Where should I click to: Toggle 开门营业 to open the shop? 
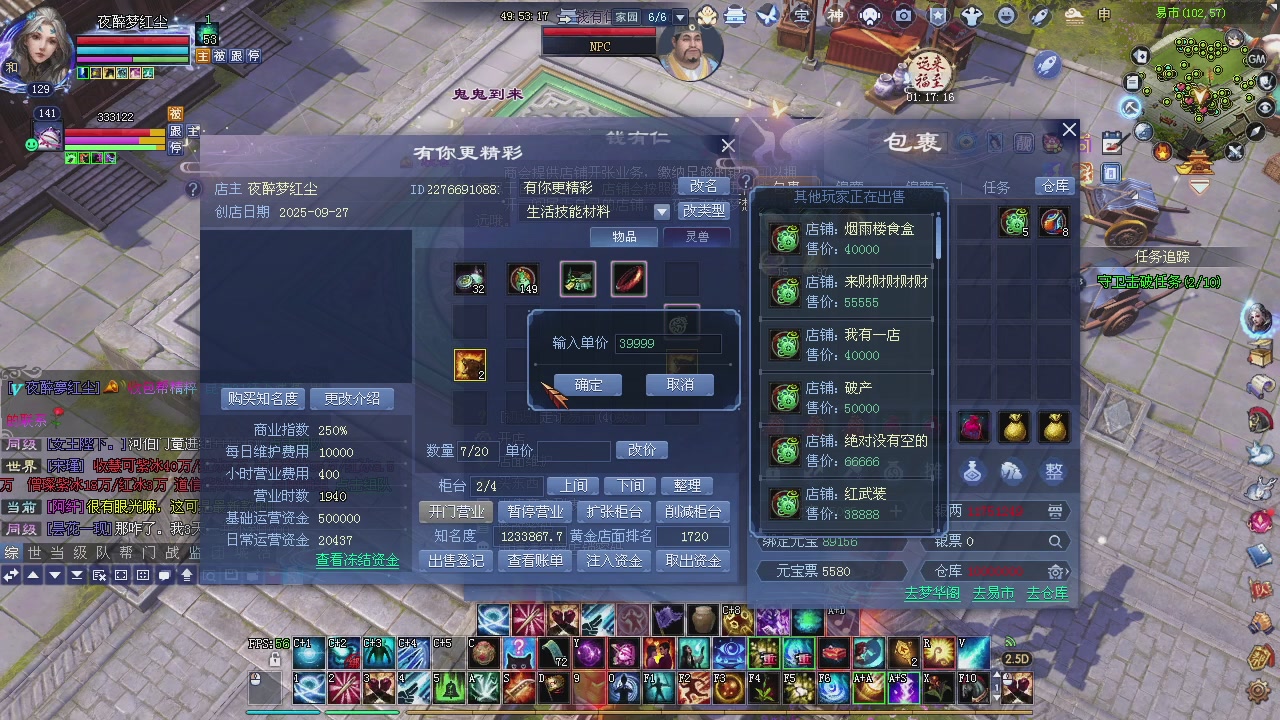pos(457,512)
